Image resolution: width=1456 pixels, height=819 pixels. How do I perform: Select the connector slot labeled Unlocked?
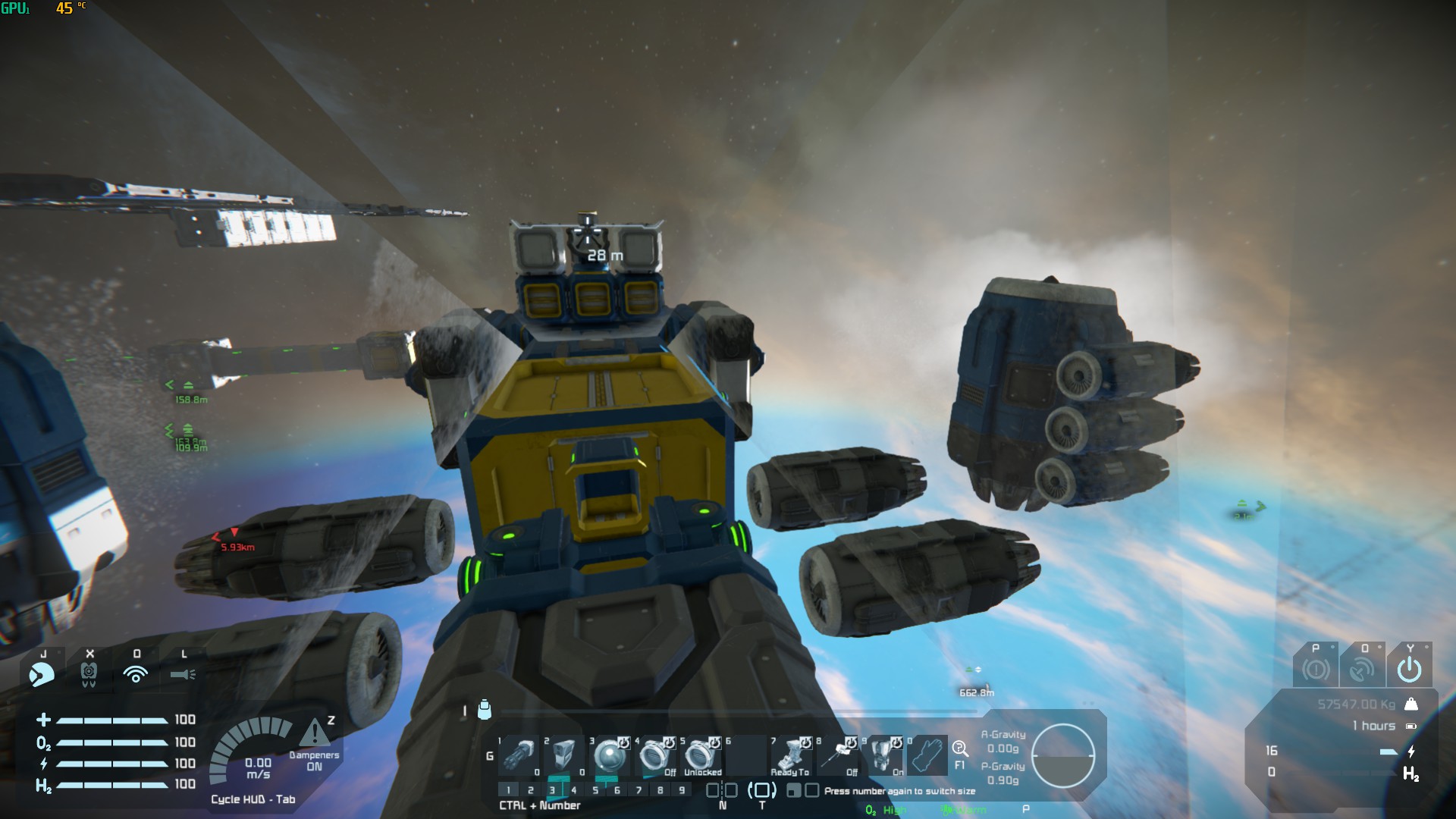click(x=701, y=756)
